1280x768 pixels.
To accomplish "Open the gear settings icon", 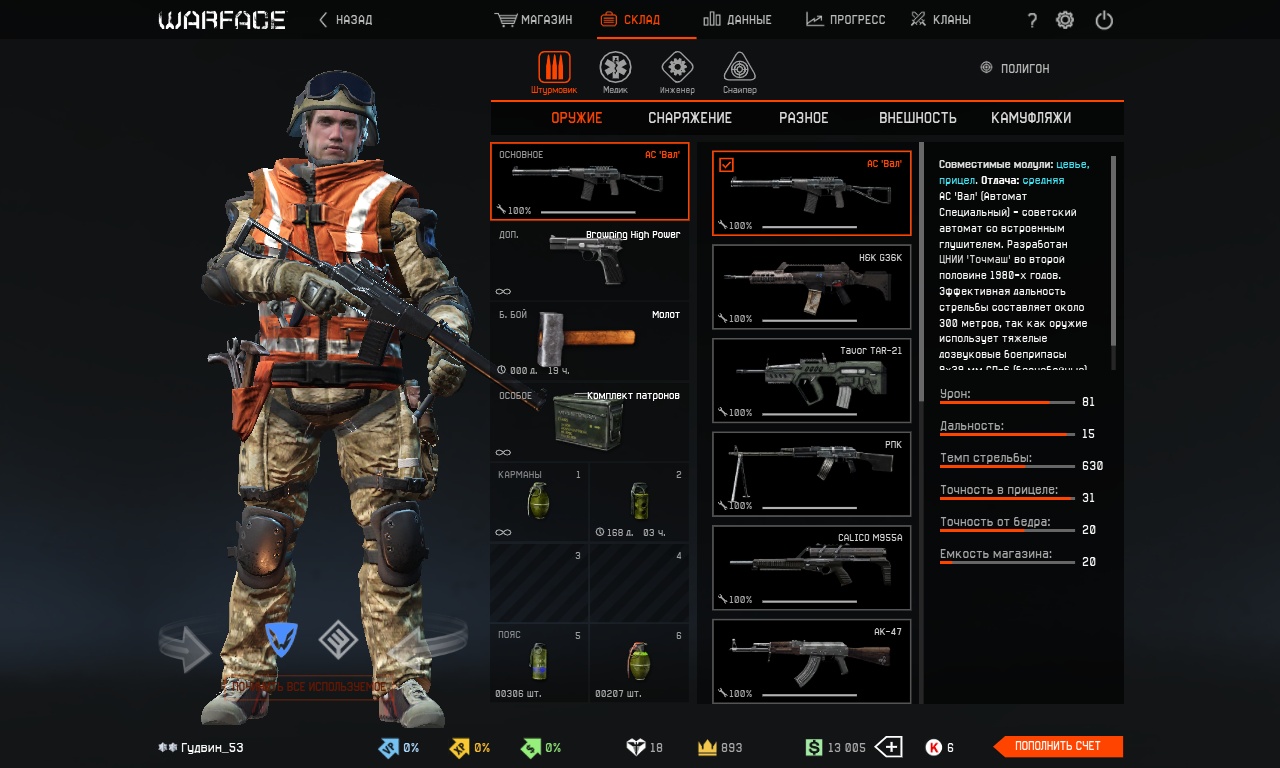I will pyautogui.click(x=1065, y=20).
